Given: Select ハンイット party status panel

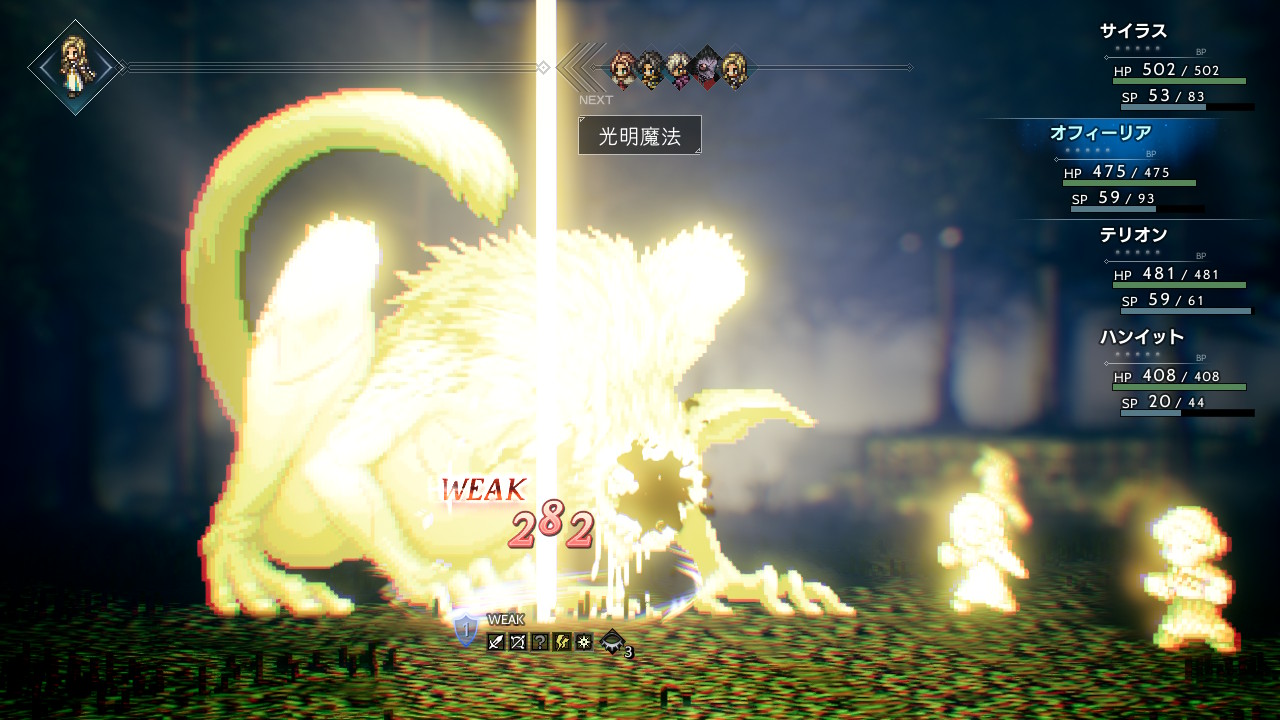Looking at the screenshot, I should (1176, 372).
